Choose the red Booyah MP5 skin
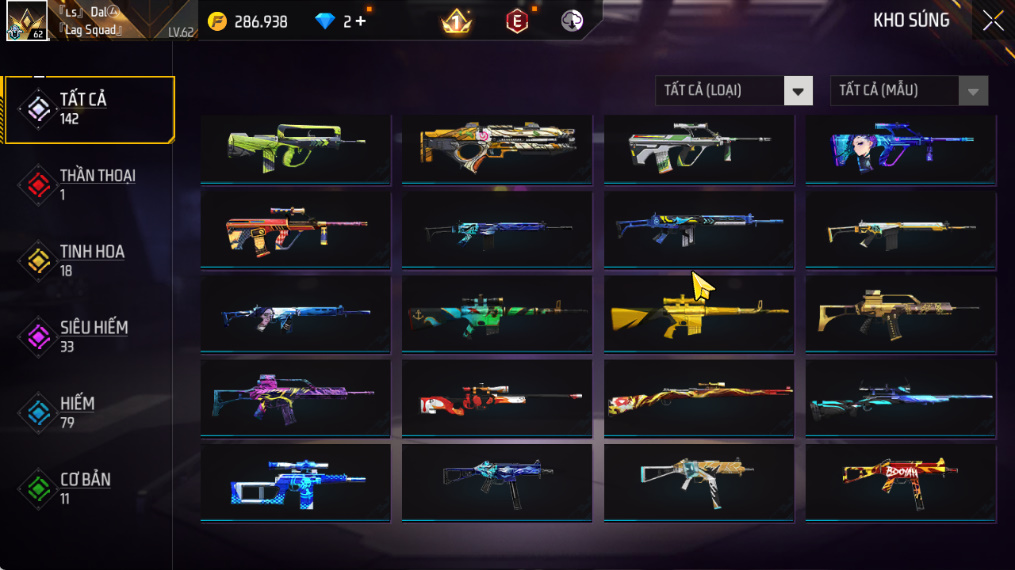Viewport: 1015px width, 570px height. 900,482
